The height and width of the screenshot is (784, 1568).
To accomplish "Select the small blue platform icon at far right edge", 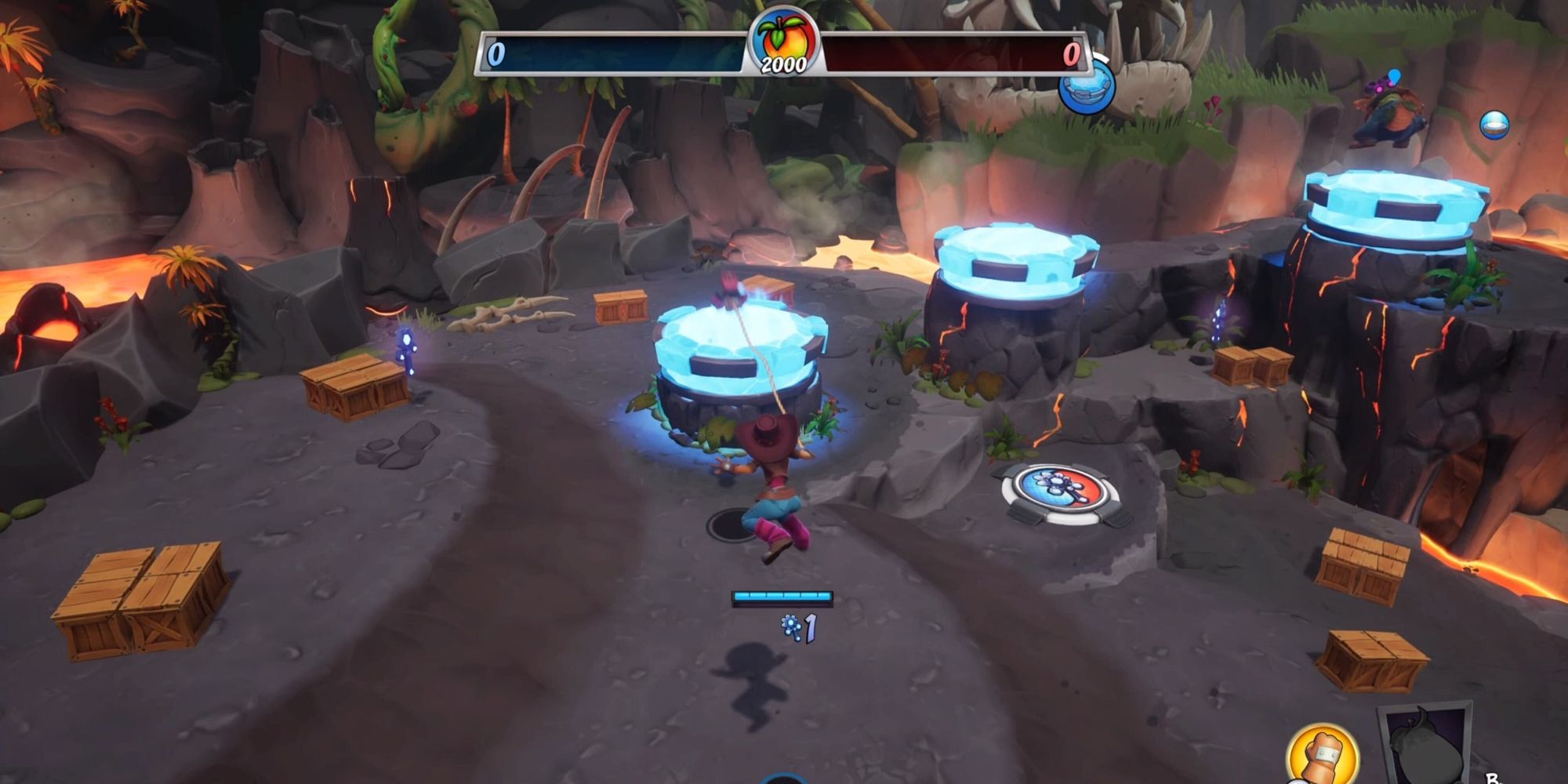I will click(1495, 124).
